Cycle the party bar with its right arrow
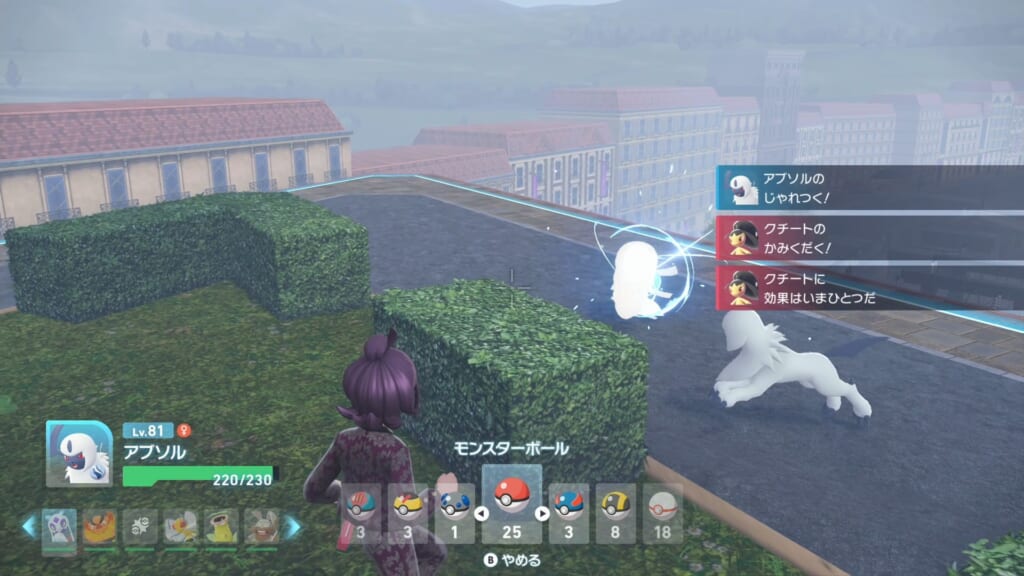Viewport: 1024px width, 576px height. 292,527
